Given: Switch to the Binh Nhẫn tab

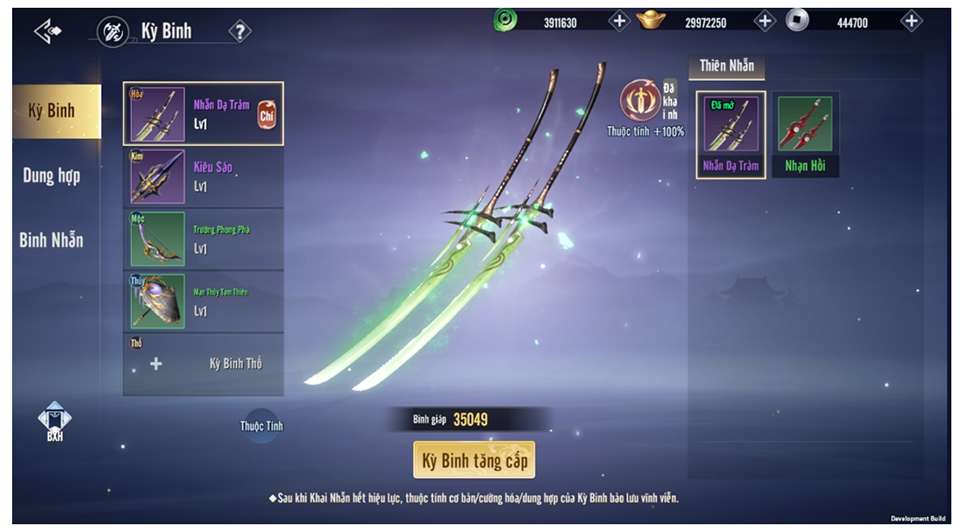Looking at the screenshot, I should pyautogui.click(x=52, y=240).
